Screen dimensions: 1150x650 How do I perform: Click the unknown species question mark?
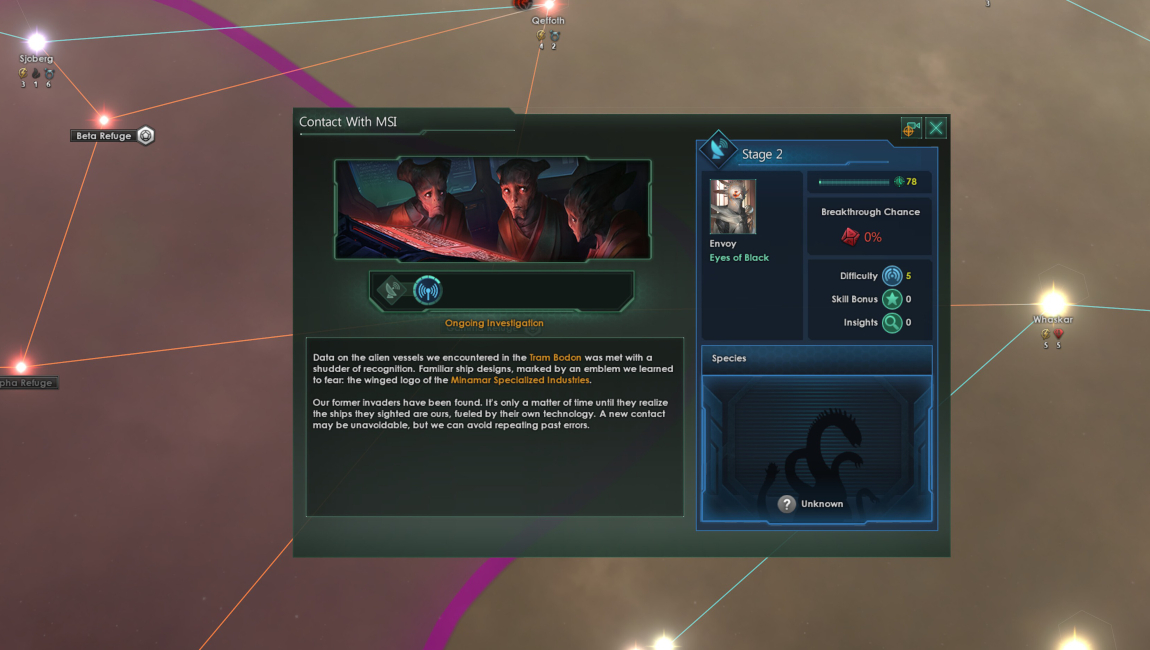pyautogui.click(x=787, y=504)
